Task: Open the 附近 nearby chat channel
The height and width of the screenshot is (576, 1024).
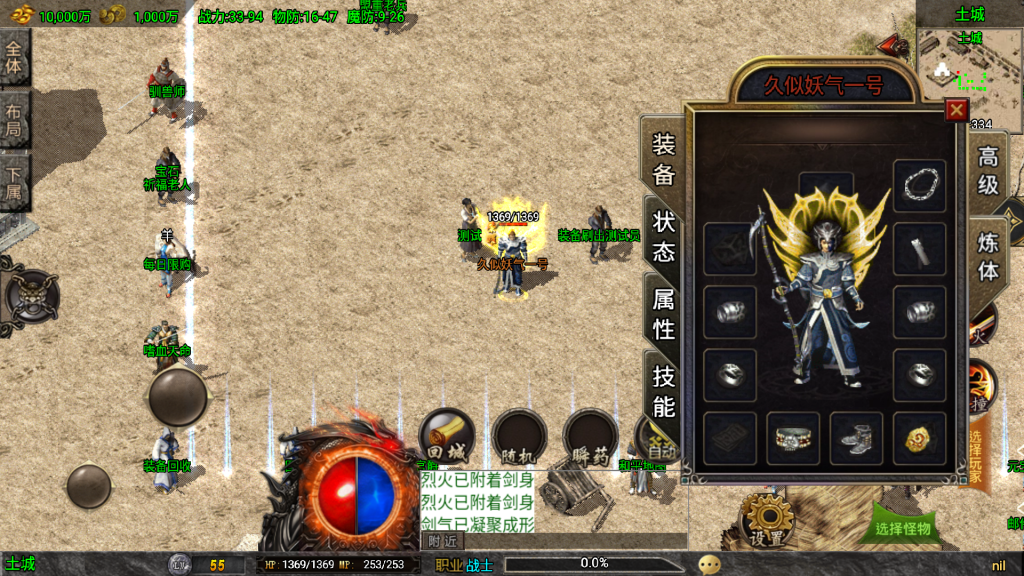Action: coord(444,540)
